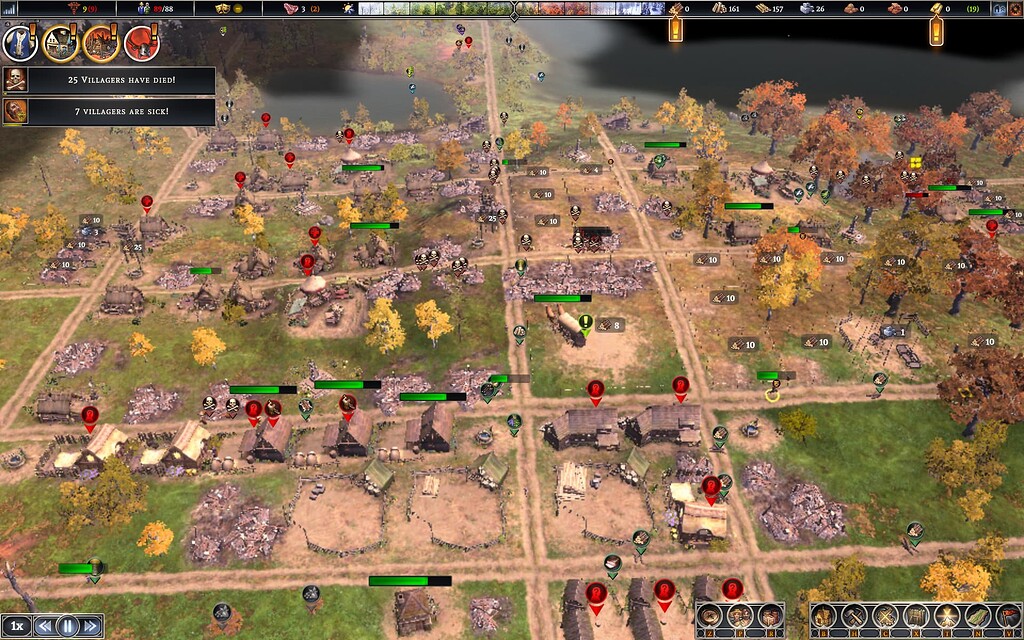This screenshot has width=1024, height=640.
Task: Speed up the game with fast-forward
Action: point(91,626)
